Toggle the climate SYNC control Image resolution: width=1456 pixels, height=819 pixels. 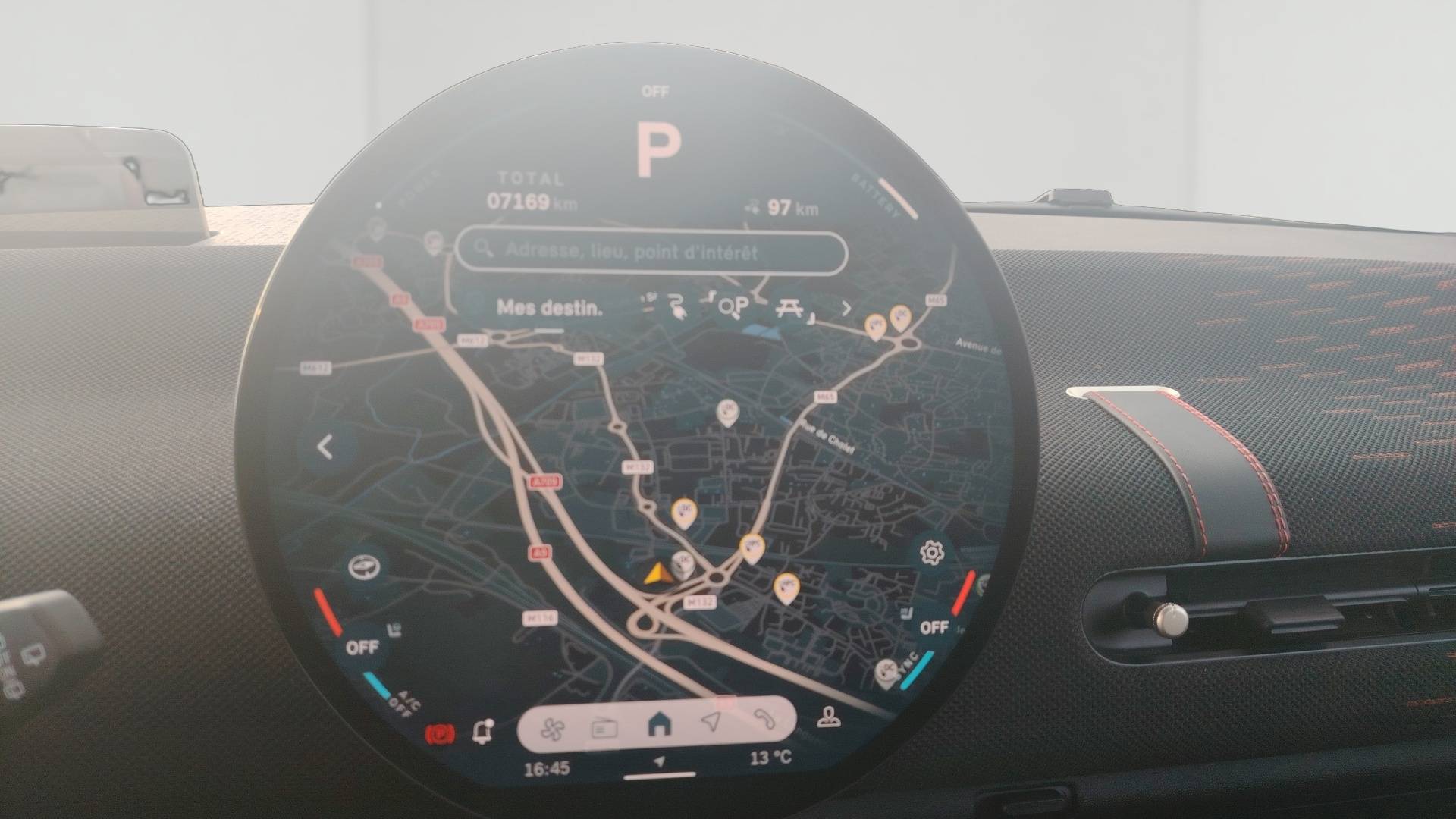point(908,665)
